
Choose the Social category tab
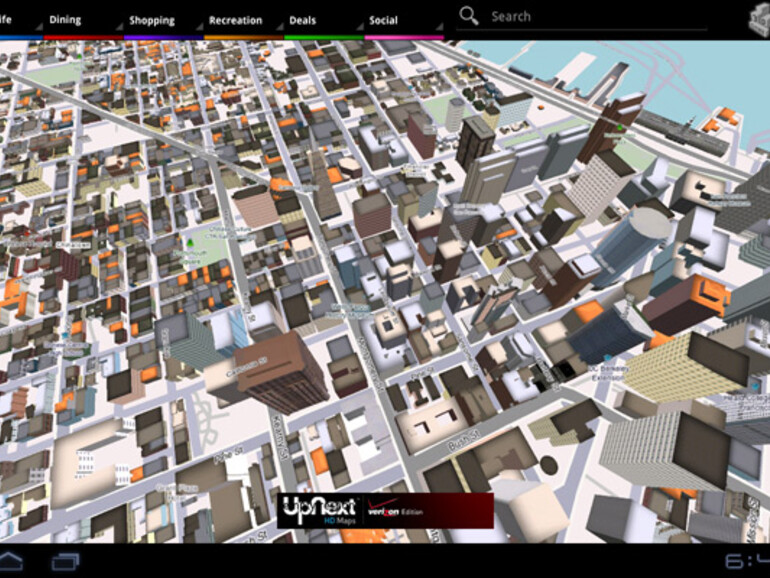[x=383, y=20]
